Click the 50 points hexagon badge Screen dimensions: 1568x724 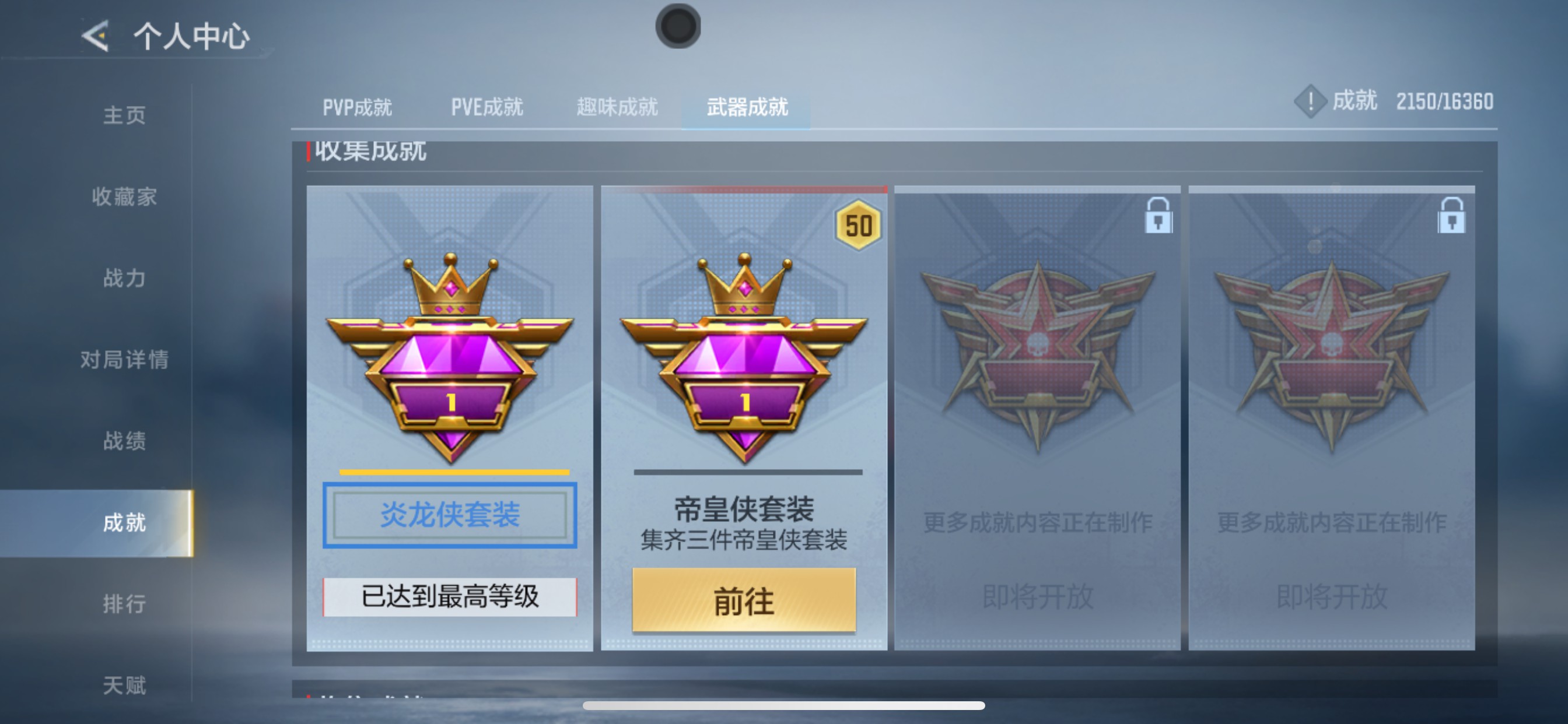(859, 226)
